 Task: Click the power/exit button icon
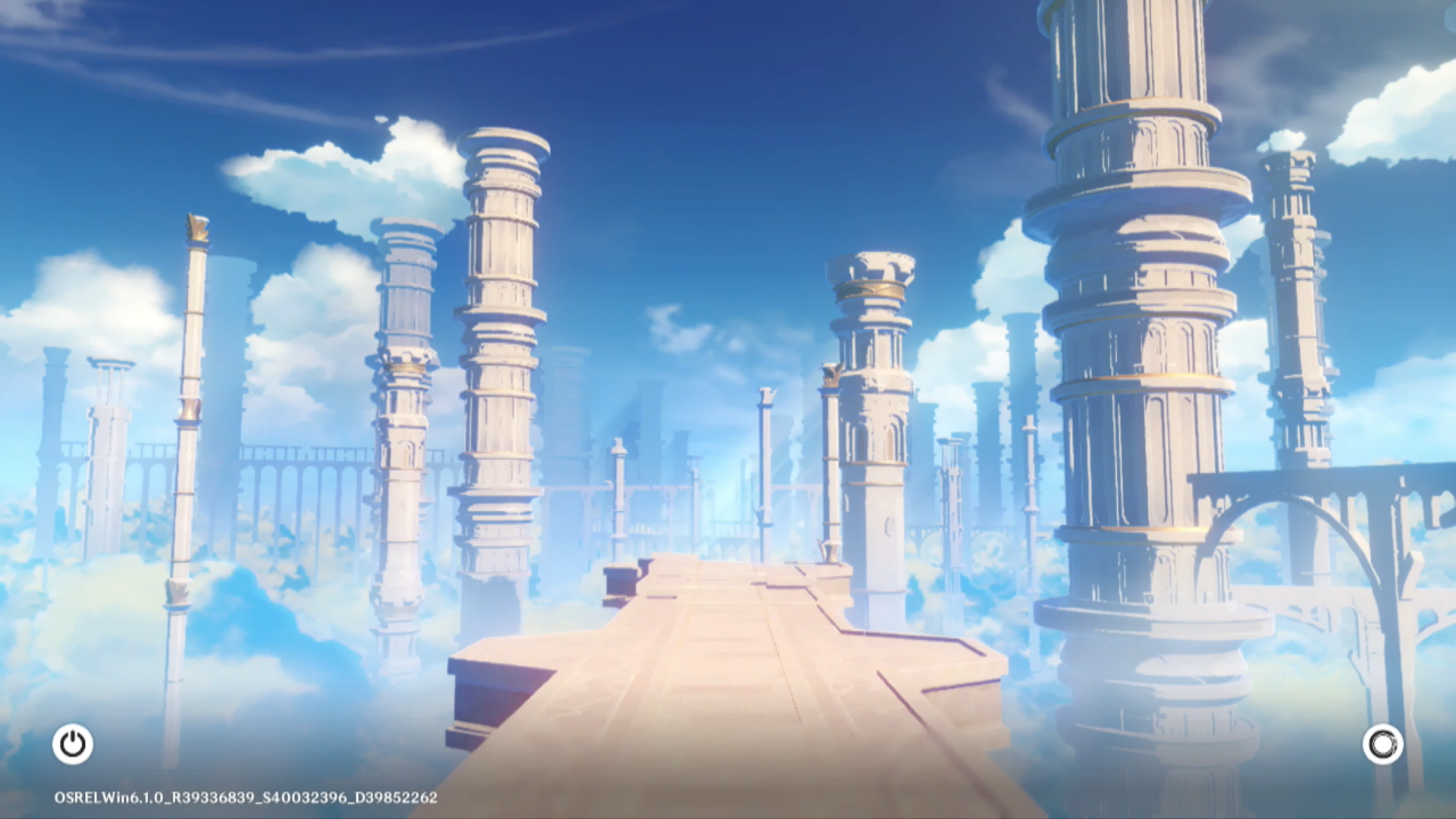coord(73,744)
